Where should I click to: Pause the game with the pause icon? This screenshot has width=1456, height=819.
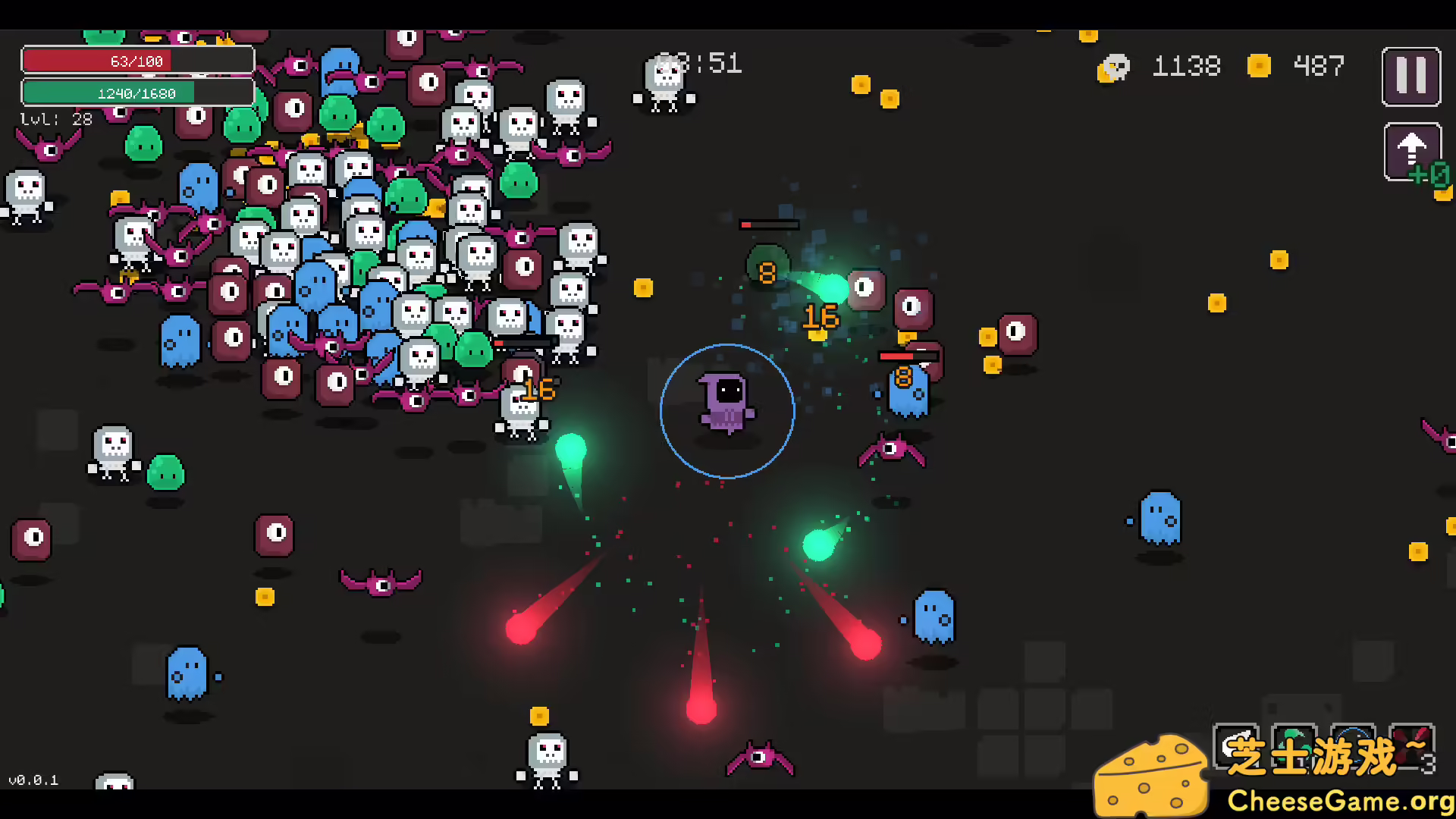1410,76
